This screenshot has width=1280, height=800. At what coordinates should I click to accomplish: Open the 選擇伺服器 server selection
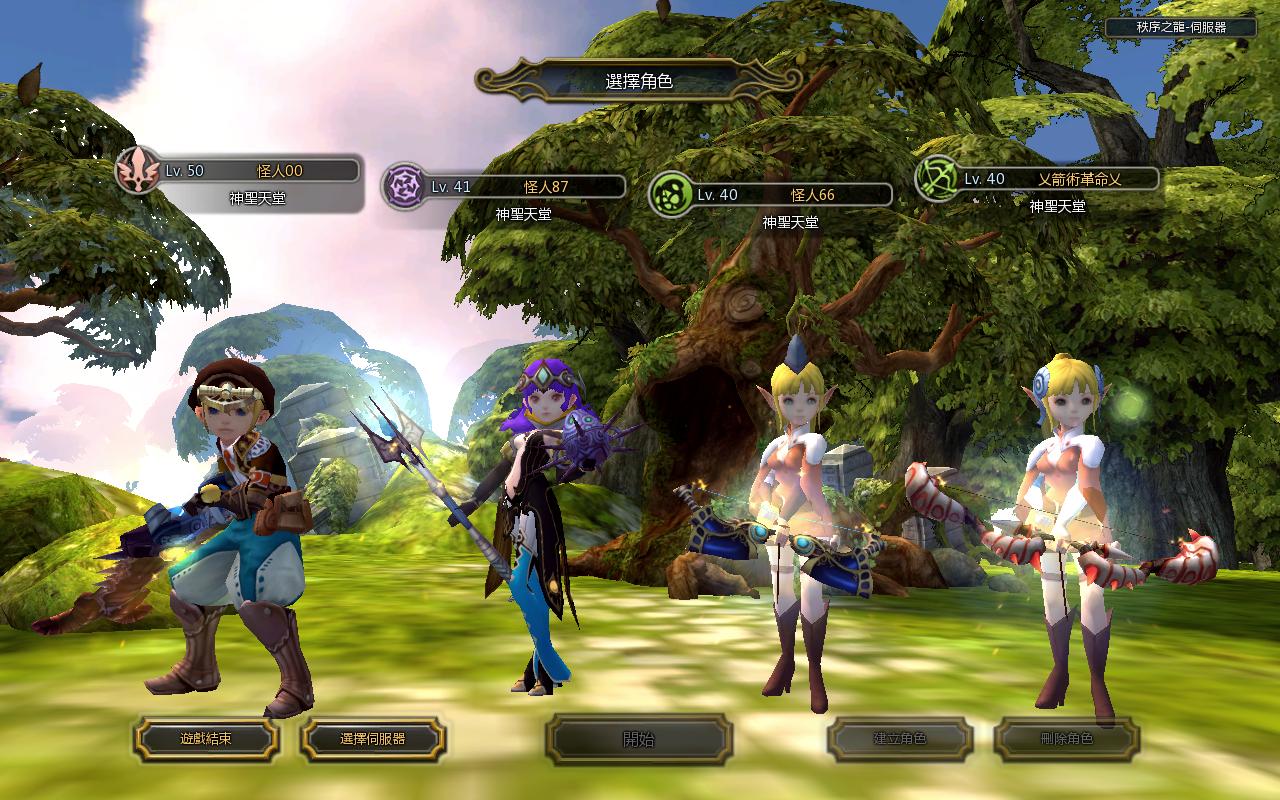(373, 739)
